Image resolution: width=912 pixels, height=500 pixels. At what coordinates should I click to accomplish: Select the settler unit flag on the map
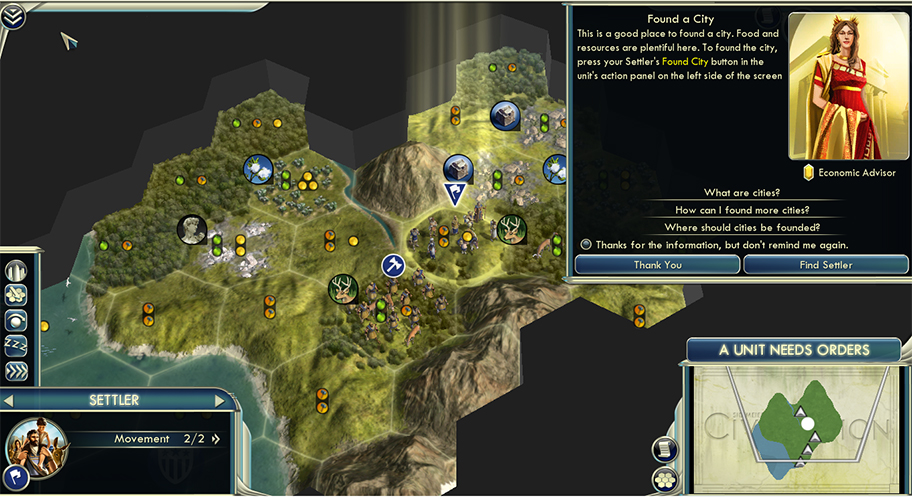pos(456,193)
